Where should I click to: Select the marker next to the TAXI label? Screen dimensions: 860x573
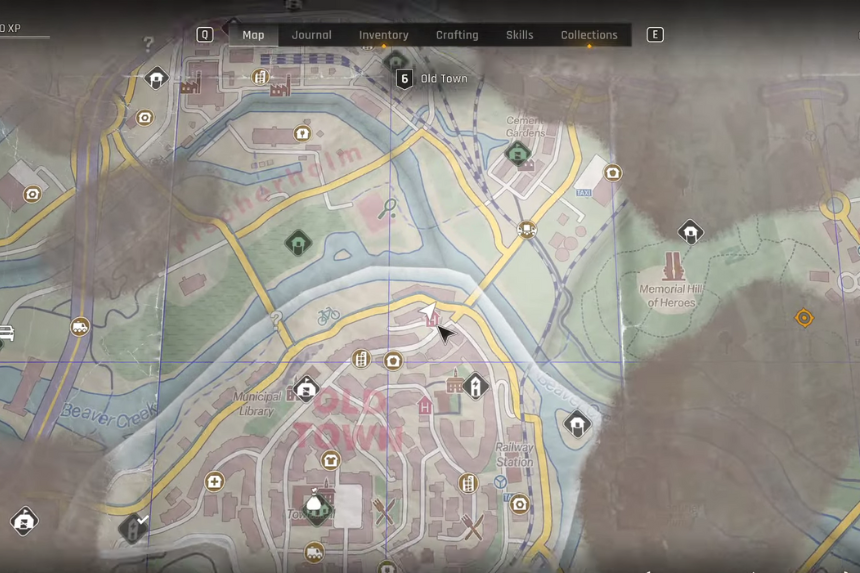613,173
